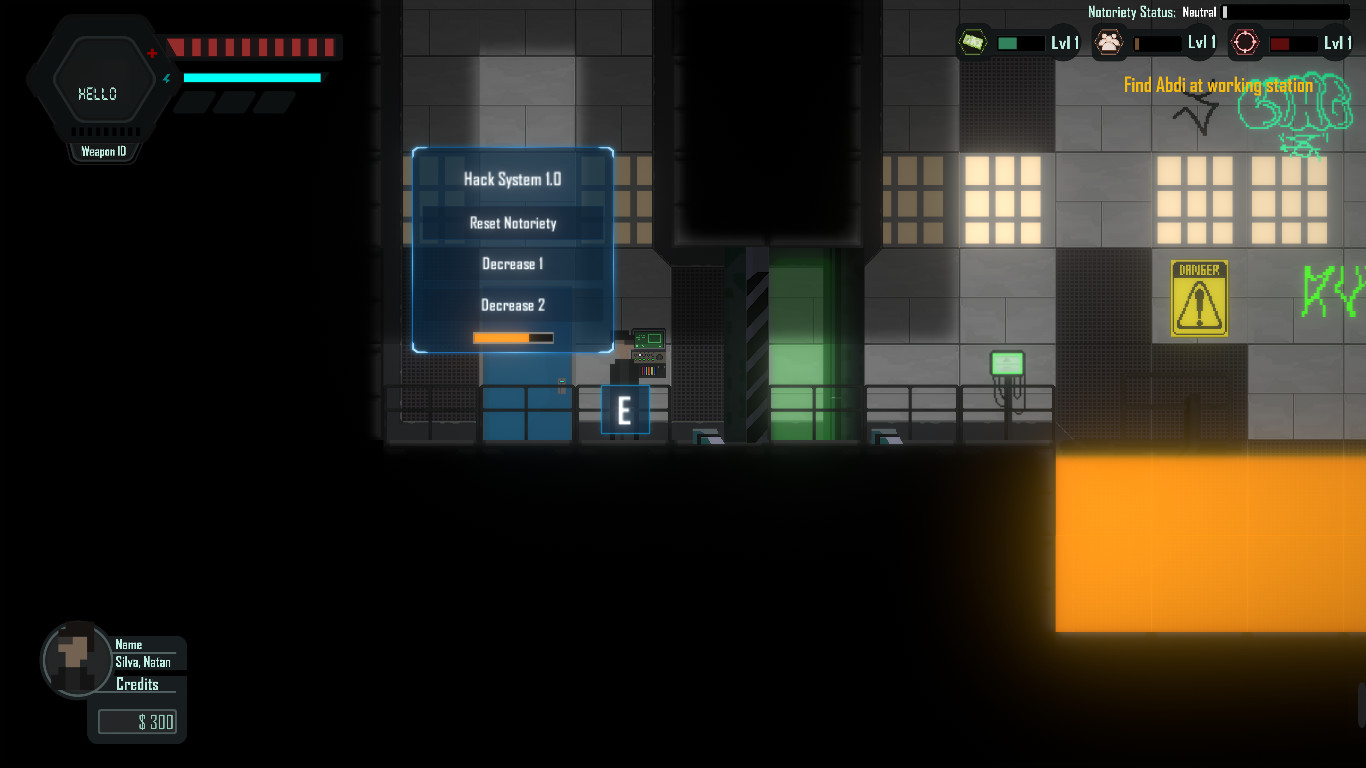1366x768 pixels.
Task: Expand the Notoriety Status bar details
Action: (x=1285, y=13)
